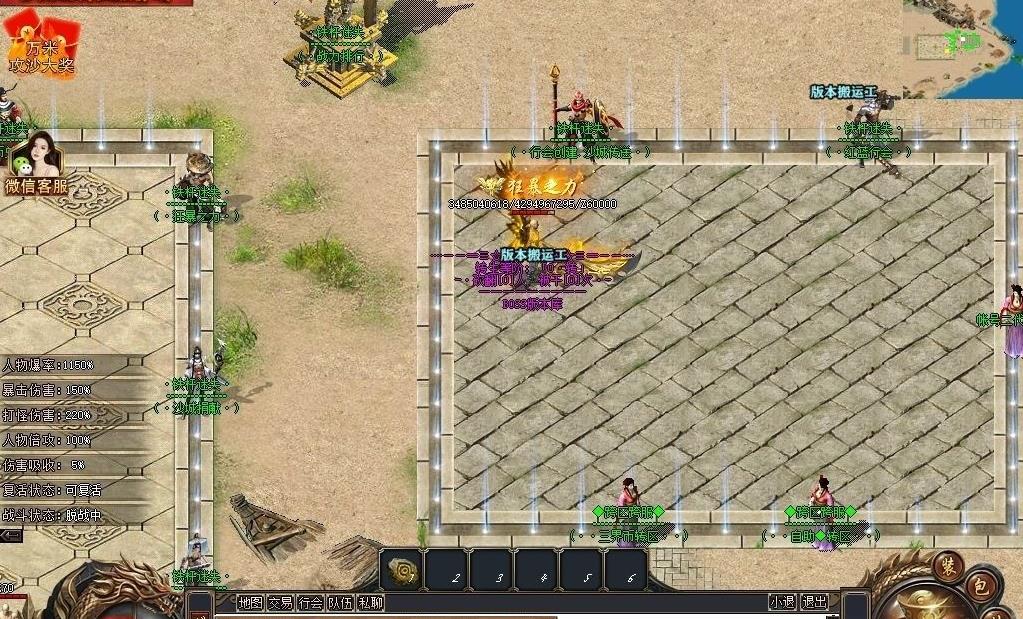Click the 地图 map button
The image size is (1023, 619).
point(251,602)
